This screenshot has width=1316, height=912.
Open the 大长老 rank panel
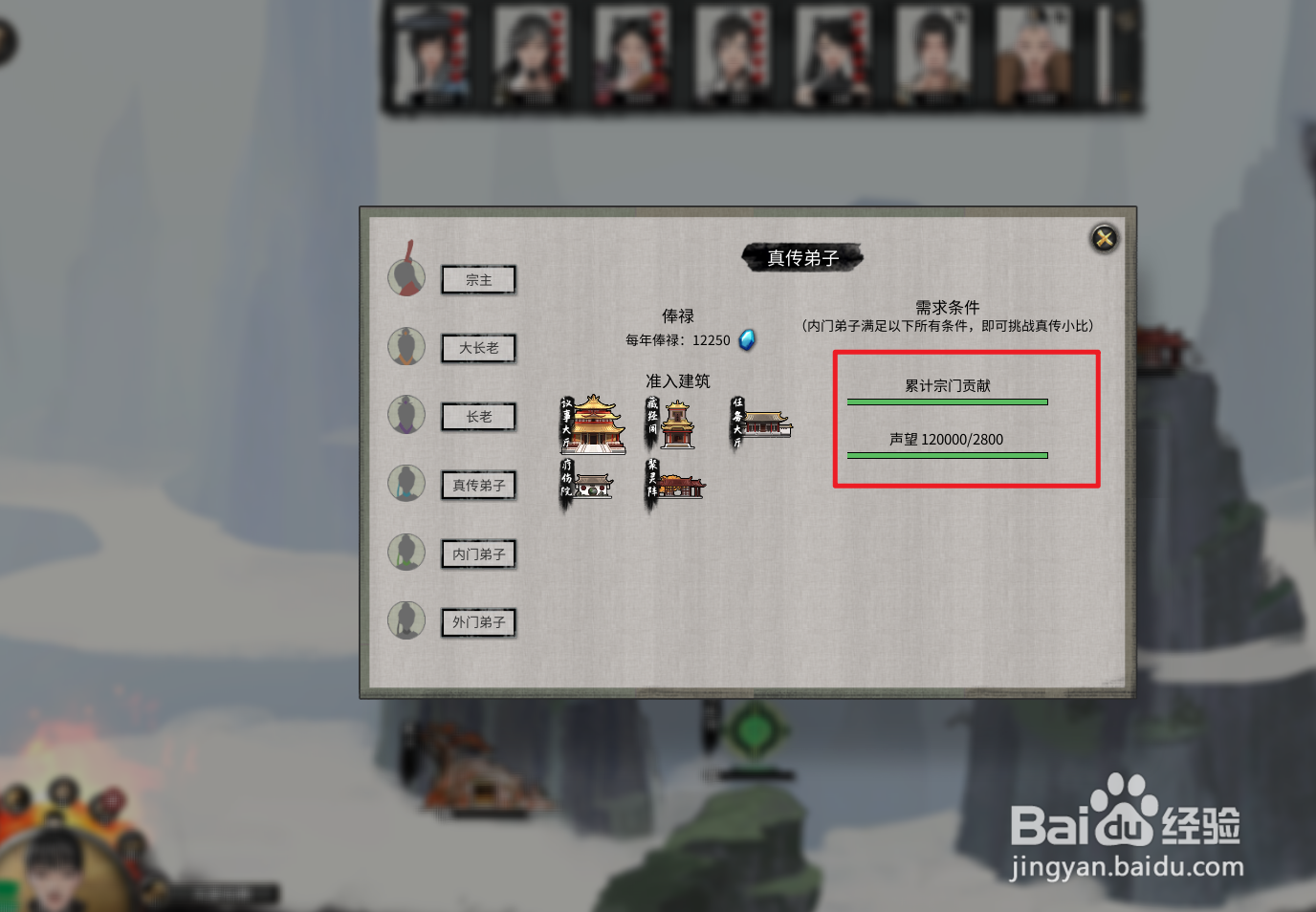pyautogui.click(x=478, y=348)
